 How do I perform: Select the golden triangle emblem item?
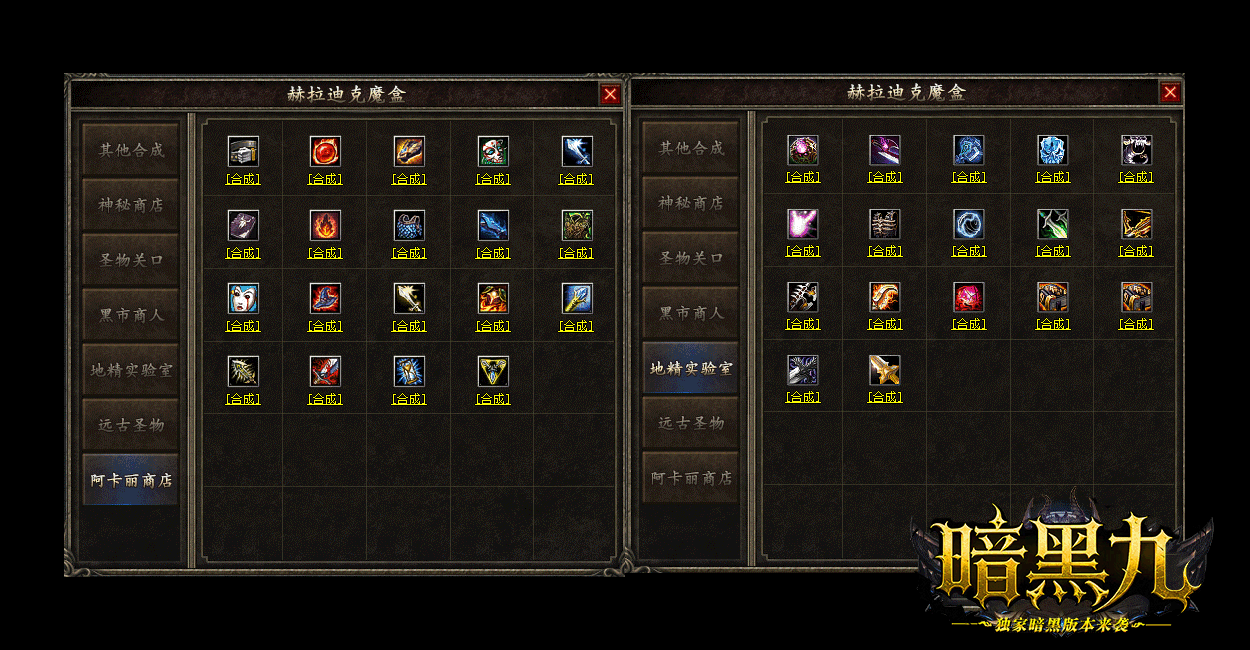click(493, 371)
